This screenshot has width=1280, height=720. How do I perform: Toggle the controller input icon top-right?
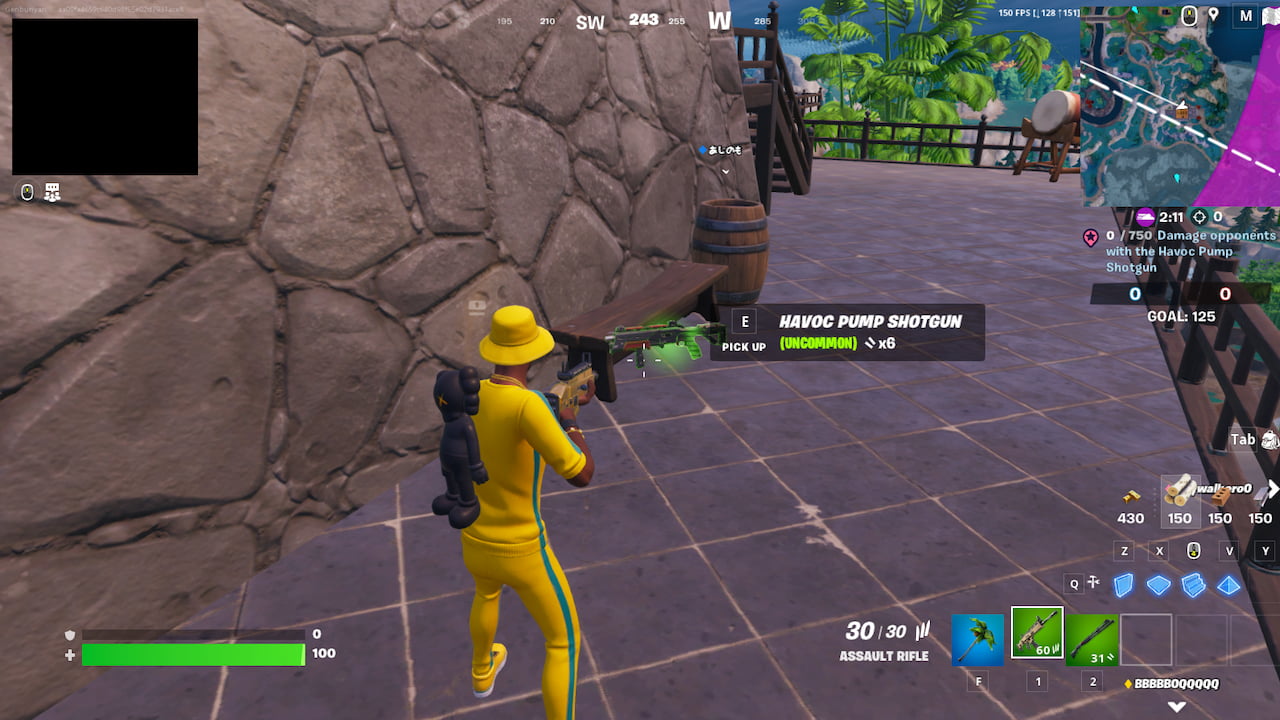coord(1189,15)
